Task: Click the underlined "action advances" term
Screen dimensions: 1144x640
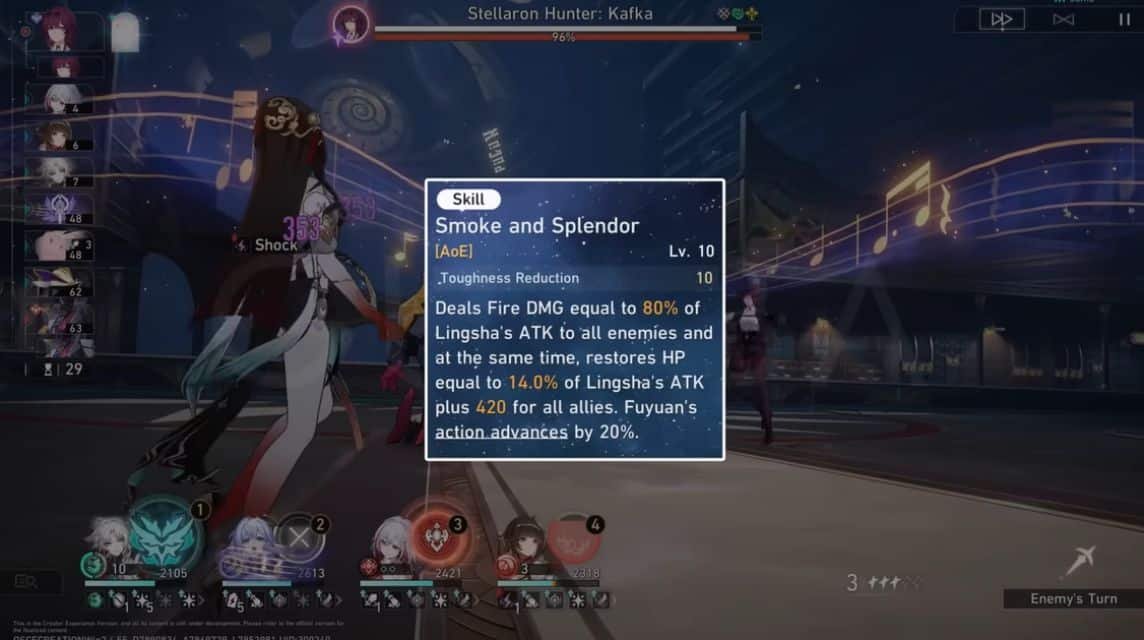Action: coord(501,432)
